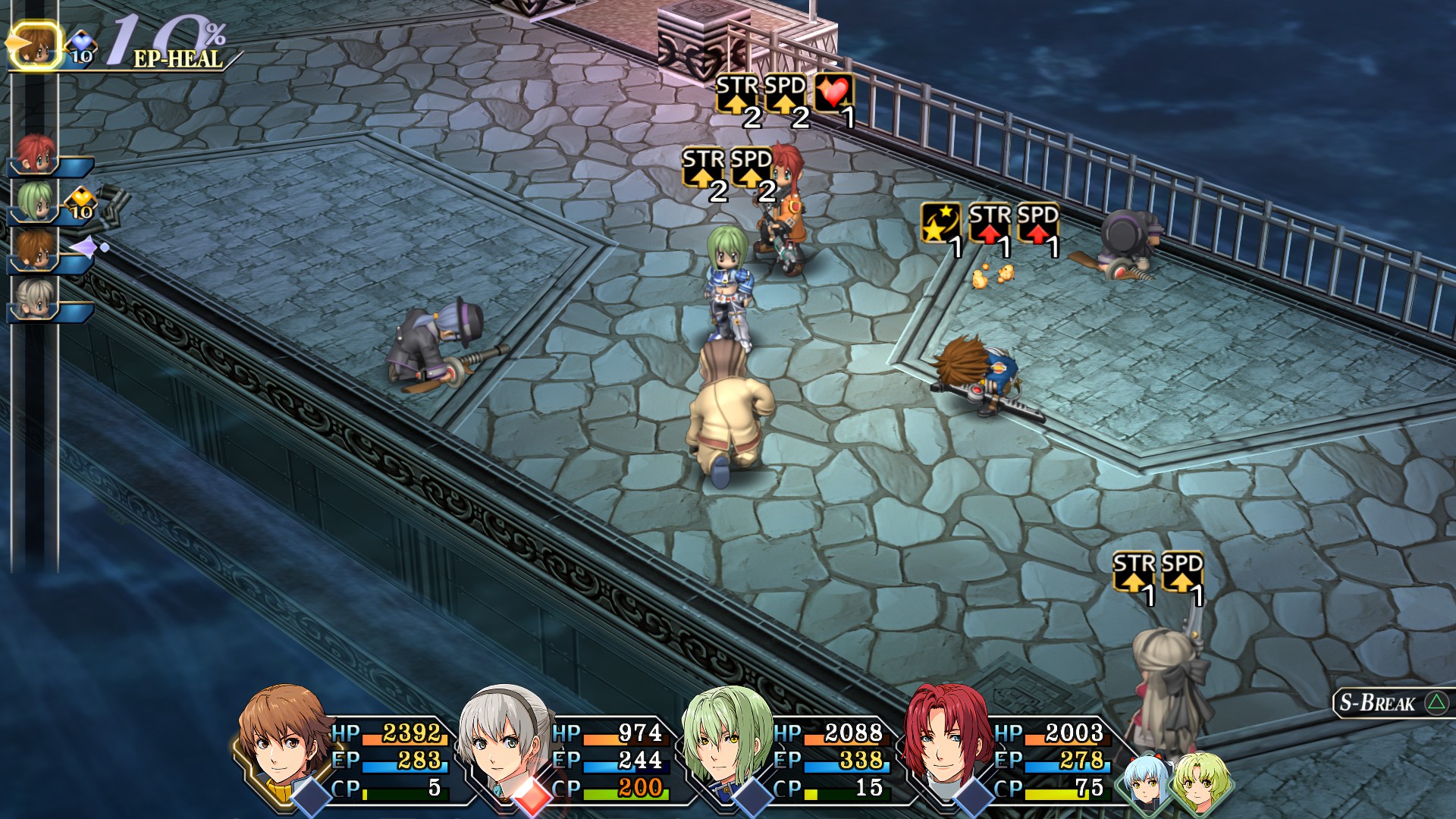Click the EP-HEAL 10% turn bonus label
The width and height of the screenshot is (1456, 819).
tap(170, 43)
